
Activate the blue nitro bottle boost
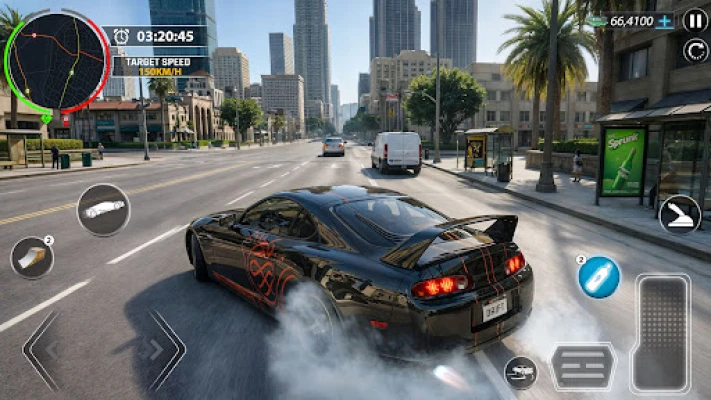[599, 277]
